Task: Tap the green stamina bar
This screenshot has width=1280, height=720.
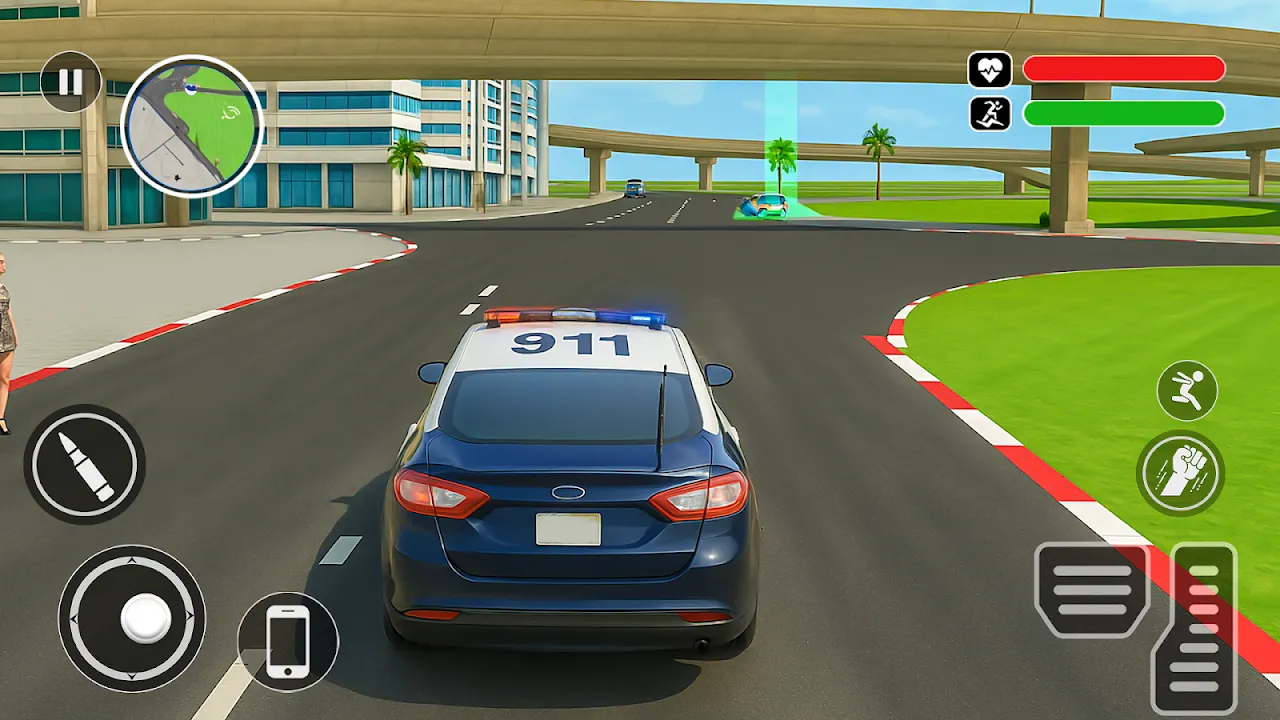Action: 1120,113
